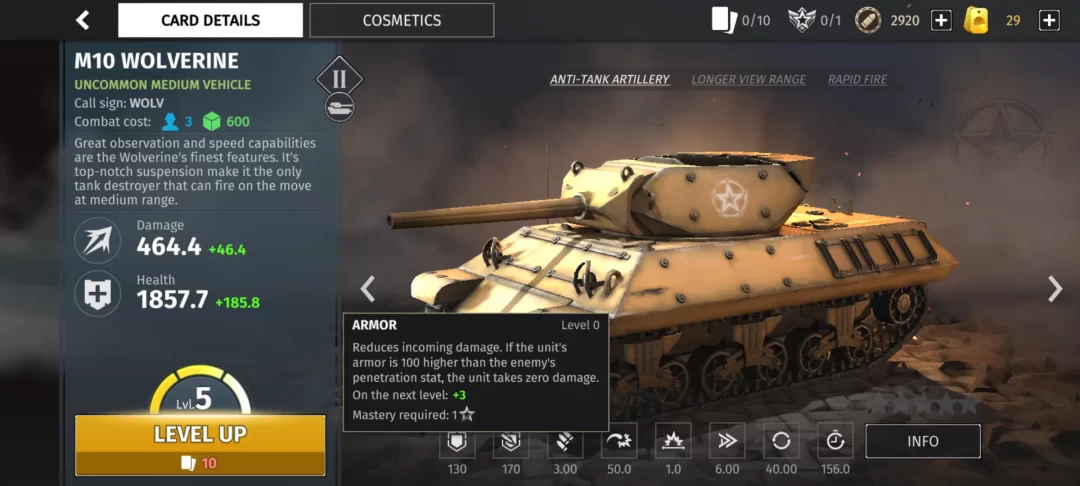Select the stat icon showing 50.0
Screen dimensions: 1080x486
click(619, 442)
